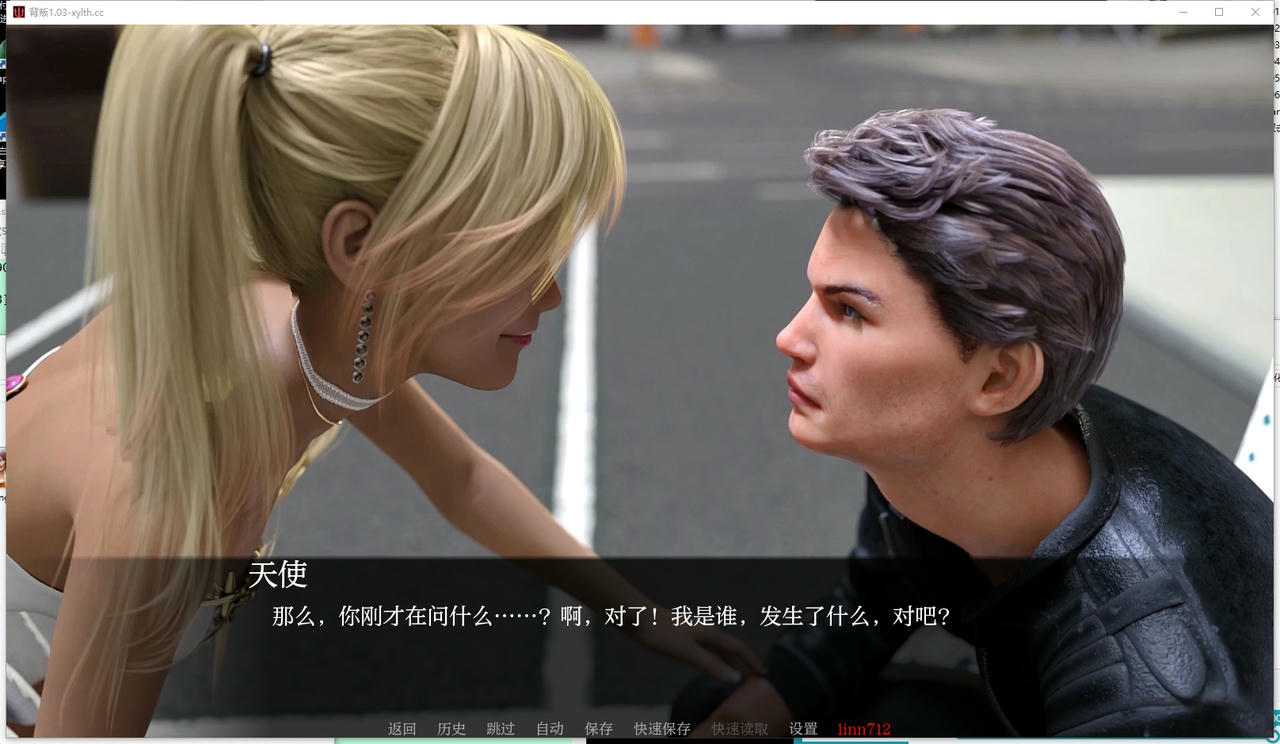Image resolution: width=1280 pixels, height=744 pixels.
Task: Click the green taskbar window below the game
Action: (455, 741)
